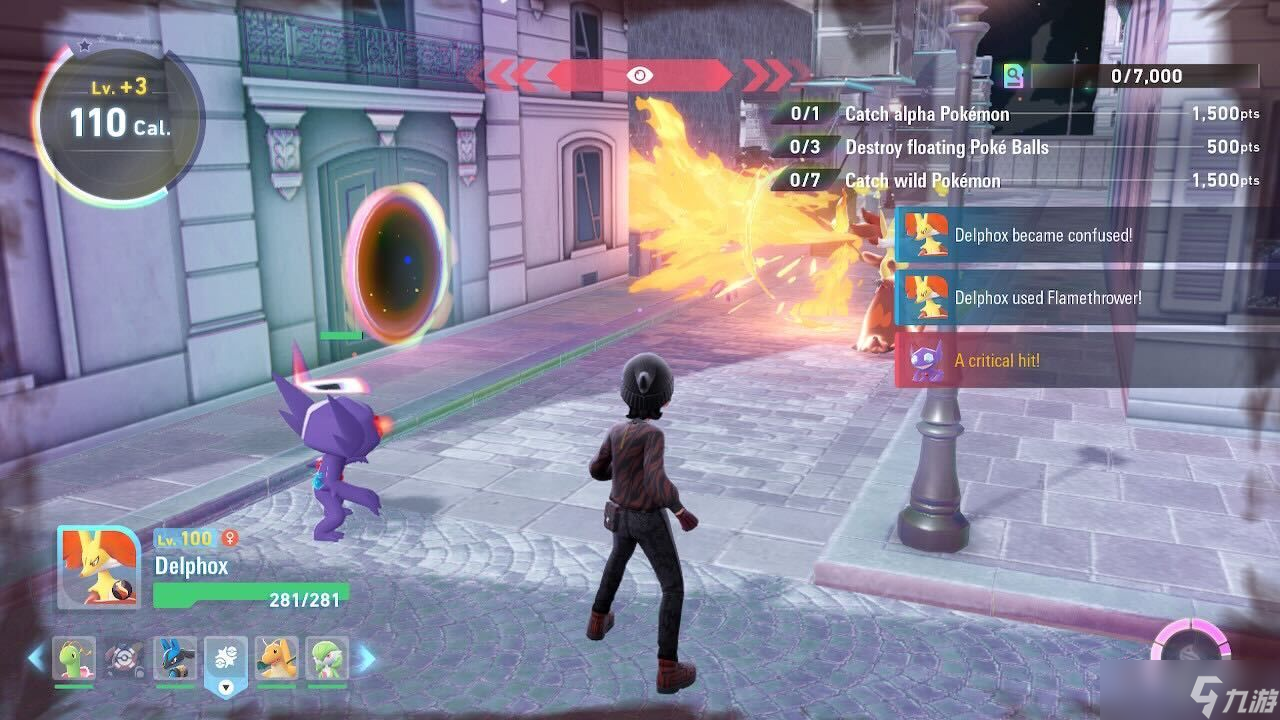Select the Destroy floating Poké Balls objective
The image size is (1280, 720).
coord(946,147)
